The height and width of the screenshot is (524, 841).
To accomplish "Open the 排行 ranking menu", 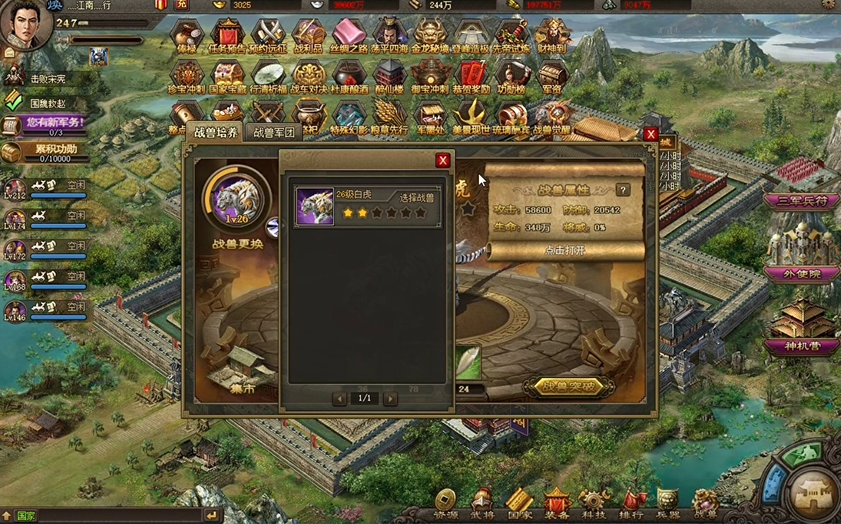I will point(633,502).
